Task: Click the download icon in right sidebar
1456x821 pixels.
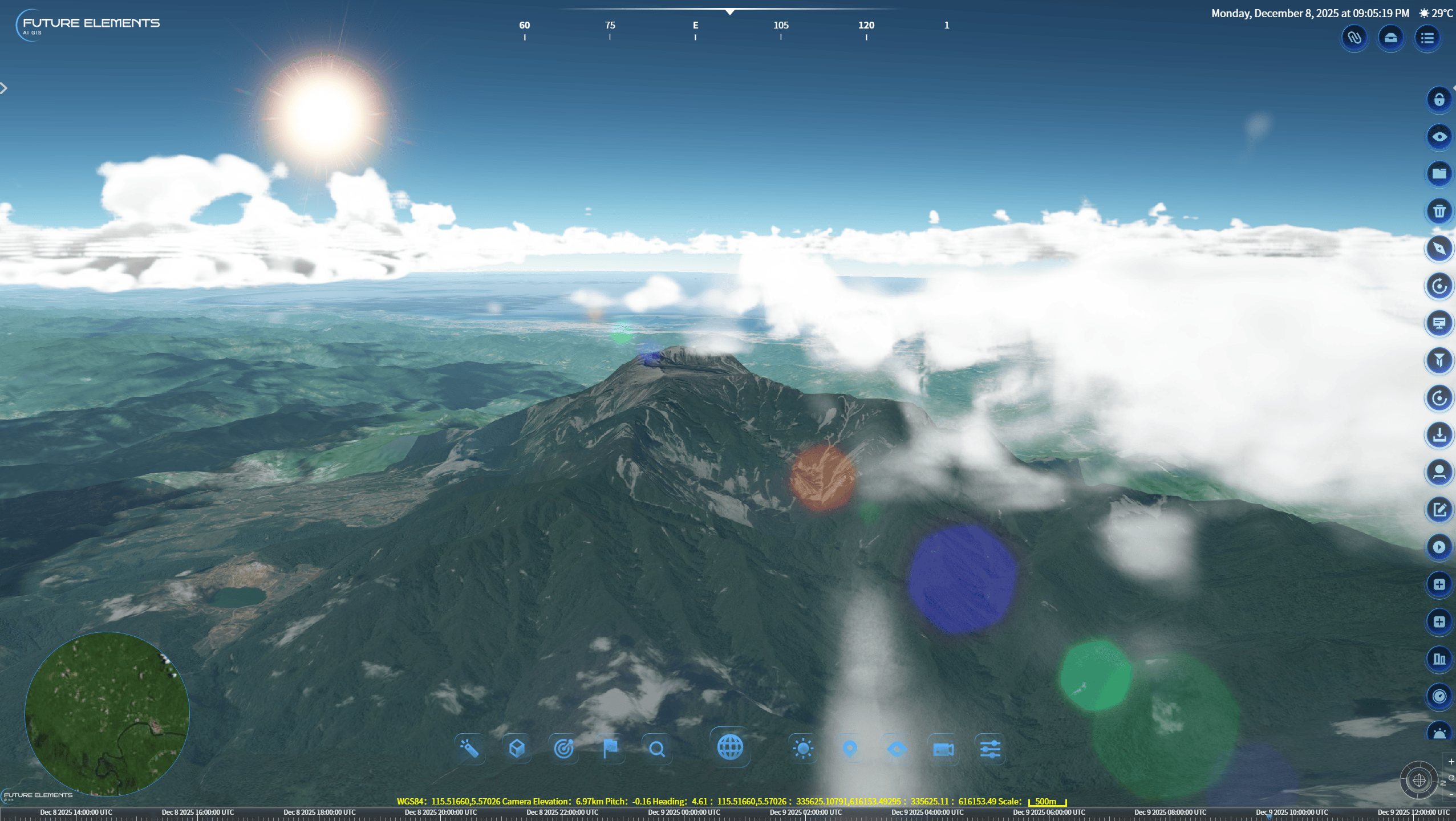Action: coord(1439,434)
